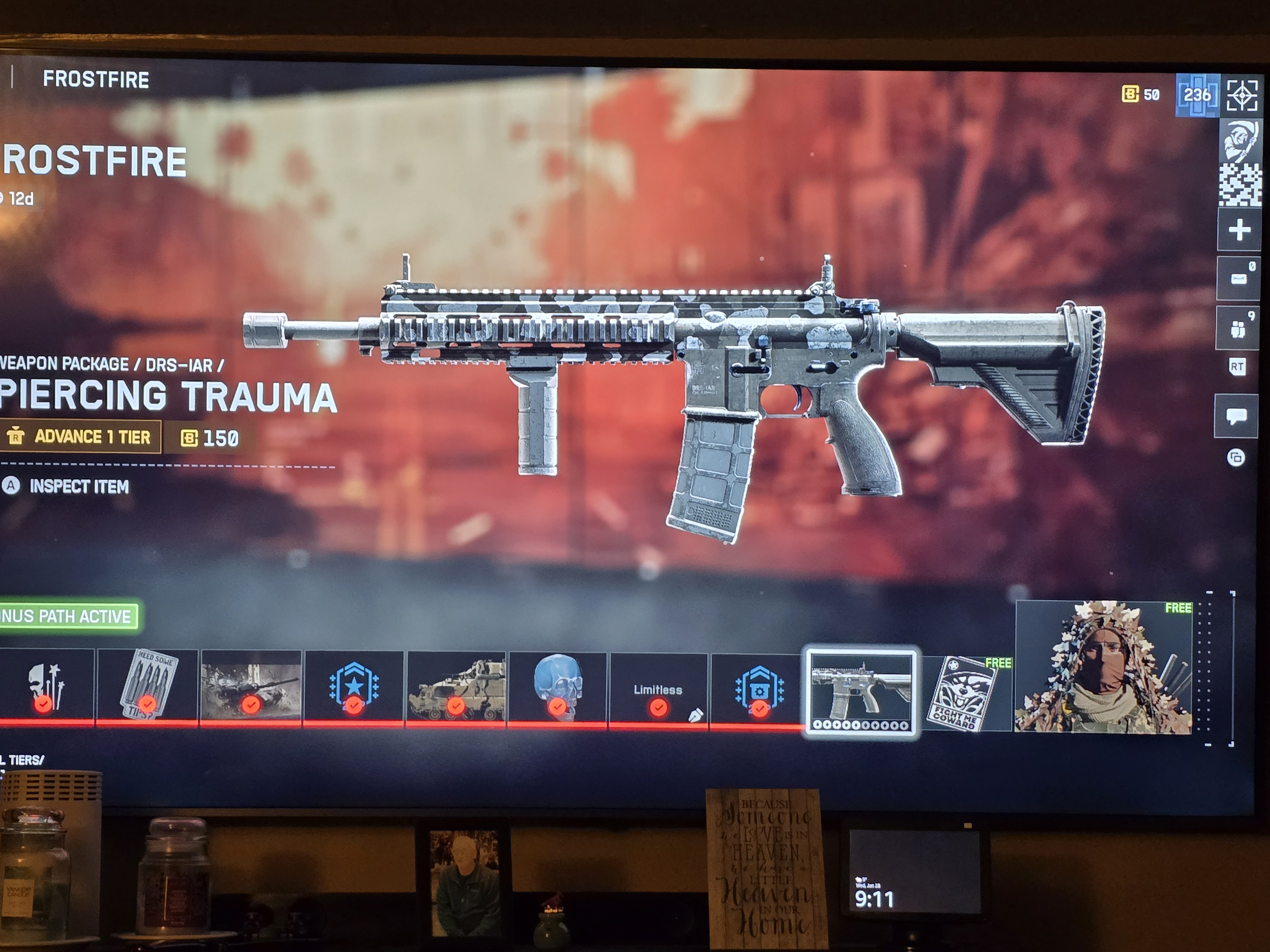Show the party members icon

pos(1238,329)
